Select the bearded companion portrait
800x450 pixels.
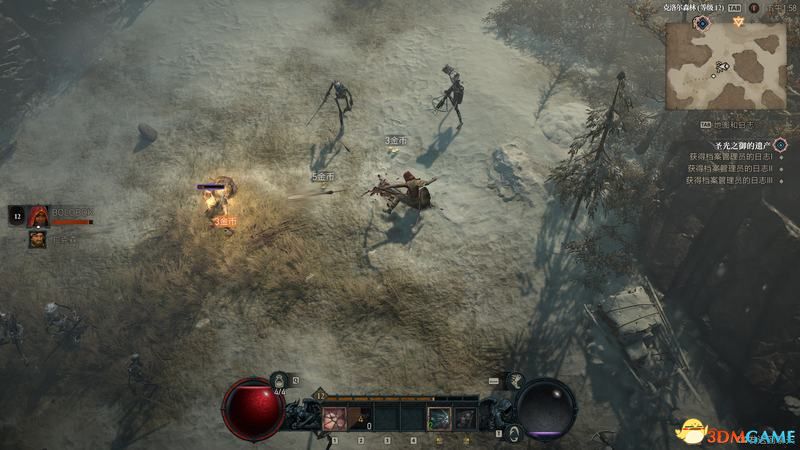(x=37, y=239)
